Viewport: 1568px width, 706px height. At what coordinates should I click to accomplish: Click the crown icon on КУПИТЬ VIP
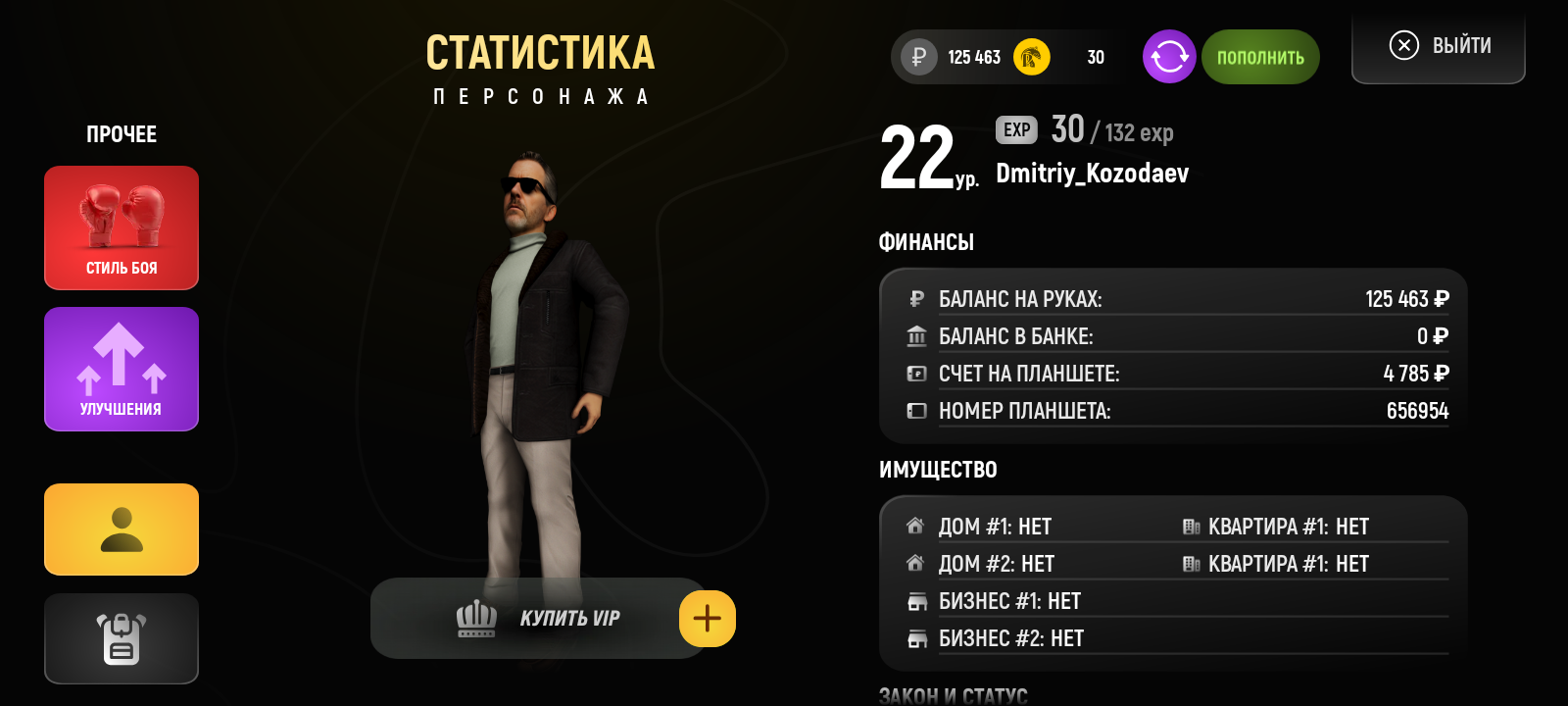[x=477, y=618]
